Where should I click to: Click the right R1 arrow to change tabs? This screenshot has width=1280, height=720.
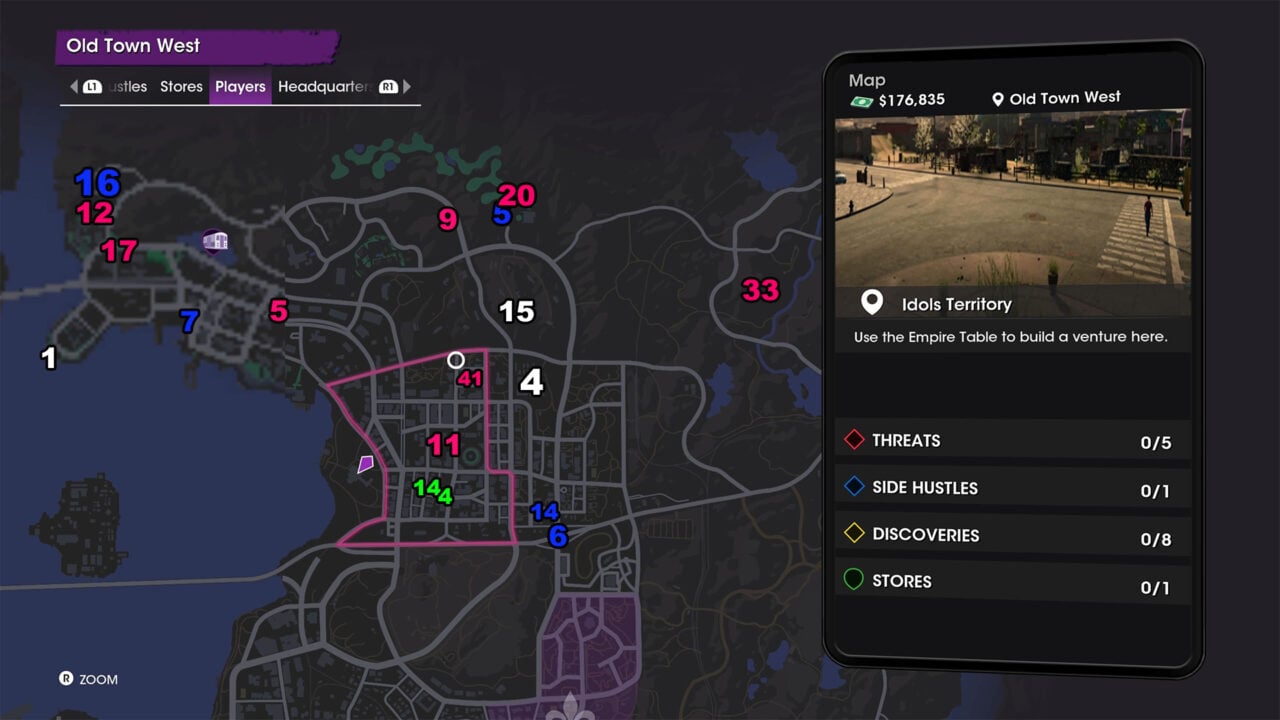pyautogui.click(x=406, y=86)
